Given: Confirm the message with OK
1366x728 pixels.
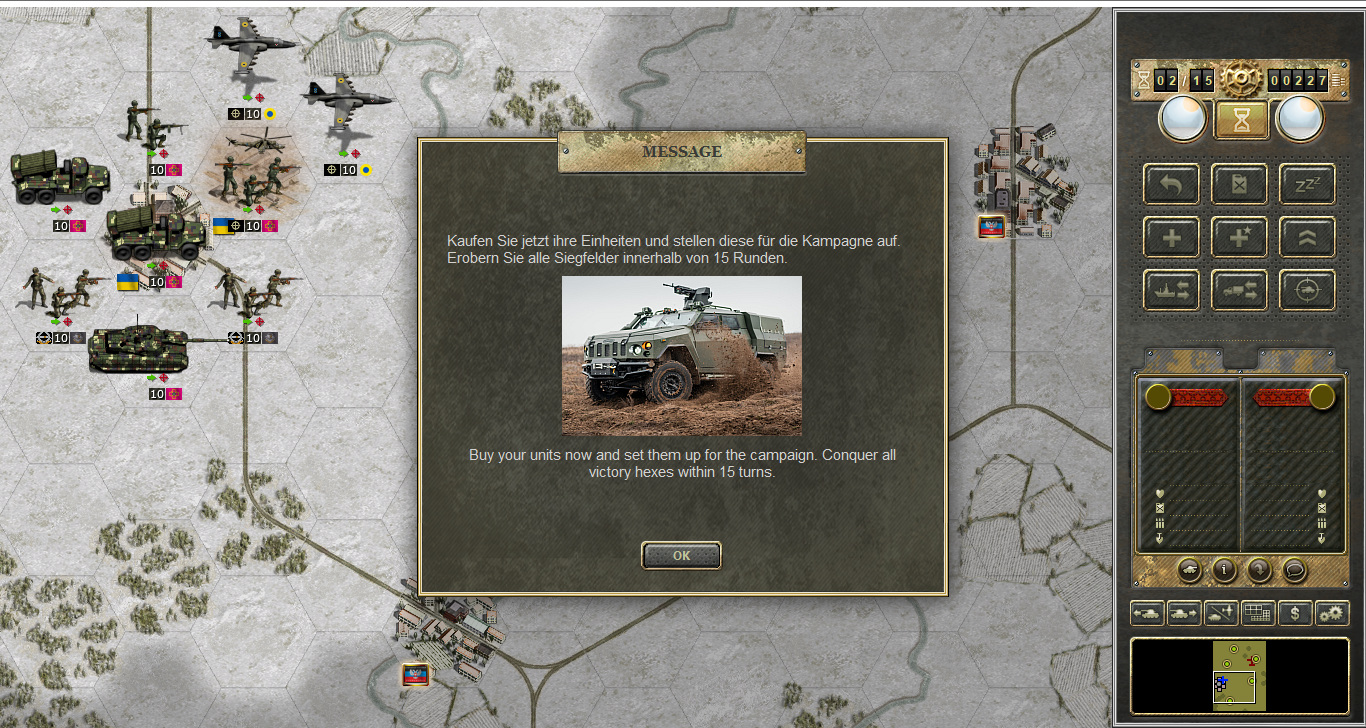Looking at the screenshot, I should click(681, 556).
